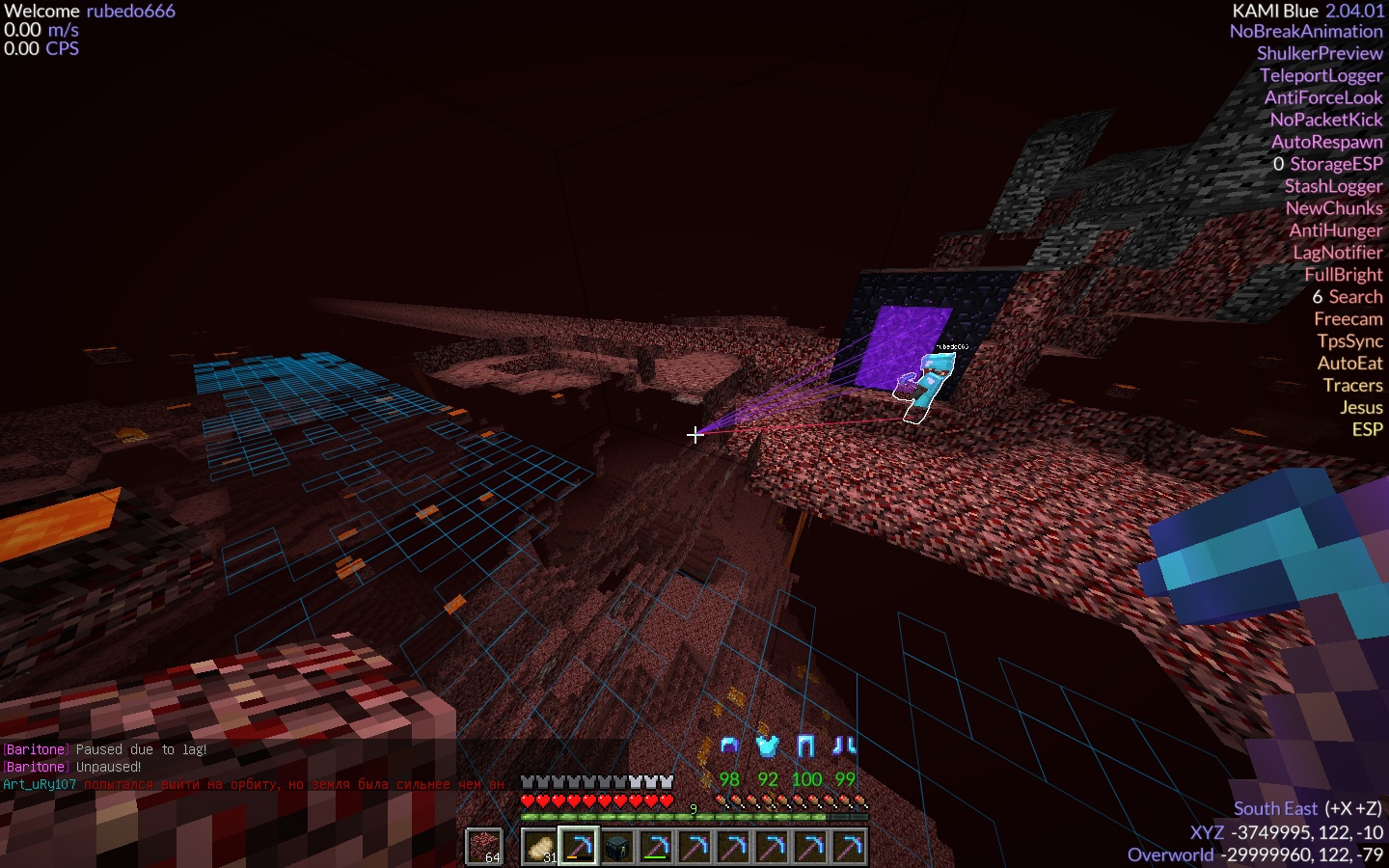Screen dimensions: 1389x868
Task: Click the diamond boots durability icon
Action: (845, 746)
